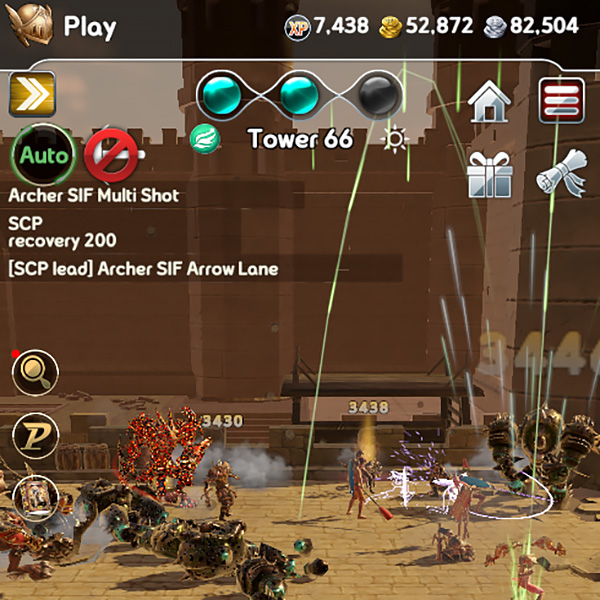Screen dimensions: 600x600
Task: Toggle the sun icon next to Tower 66
Action: pos(395,139)
